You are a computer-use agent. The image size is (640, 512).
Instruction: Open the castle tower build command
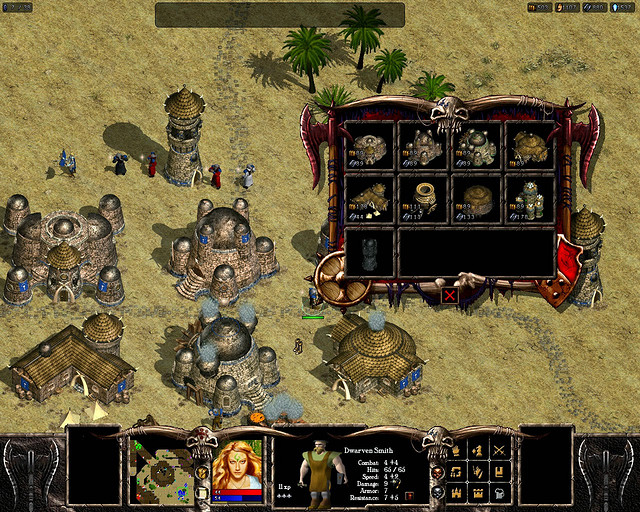(457, 493)
